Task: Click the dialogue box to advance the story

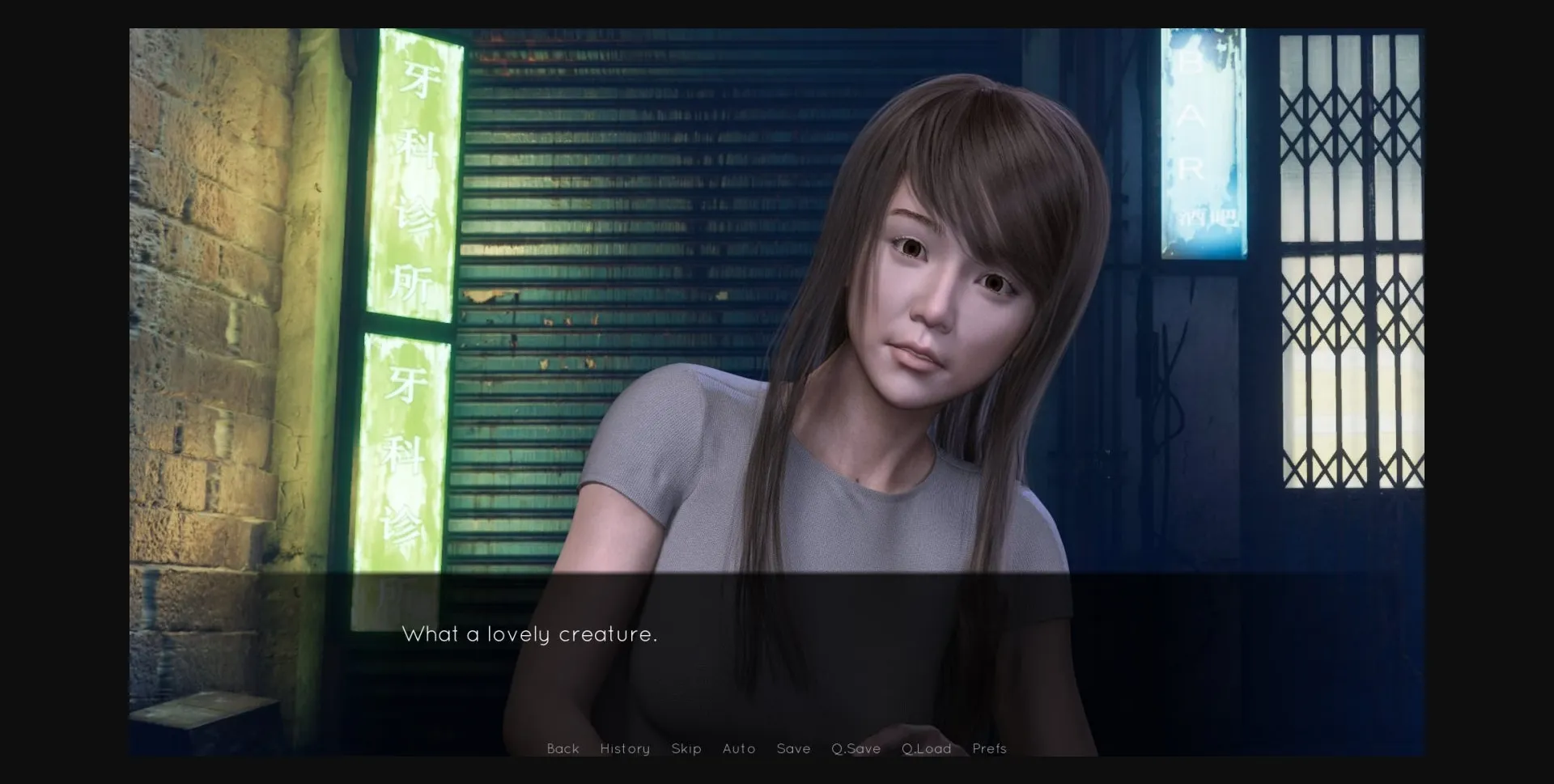Action: tap(777, 647)
